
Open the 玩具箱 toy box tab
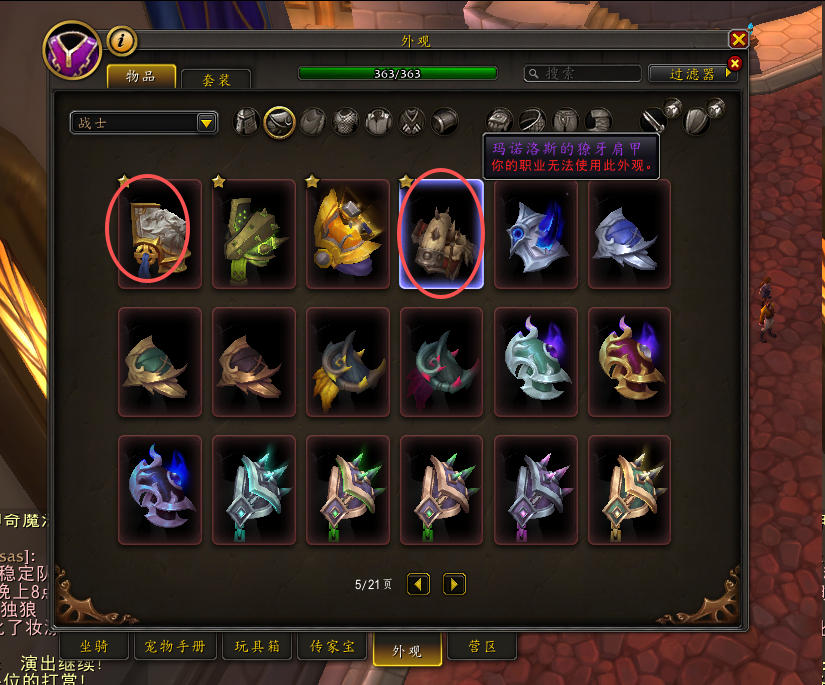[x=257, y=646]
